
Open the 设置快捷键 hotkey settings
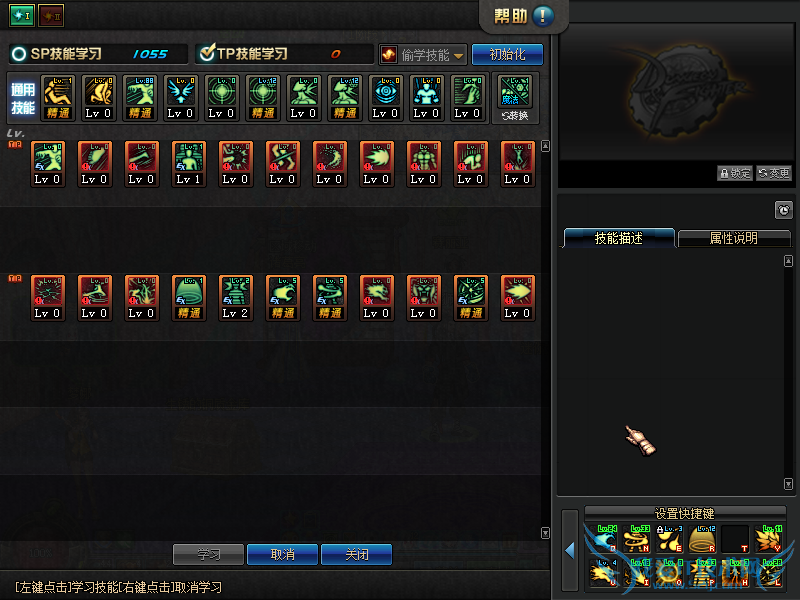pyautogui.click(x=684, y=513)
